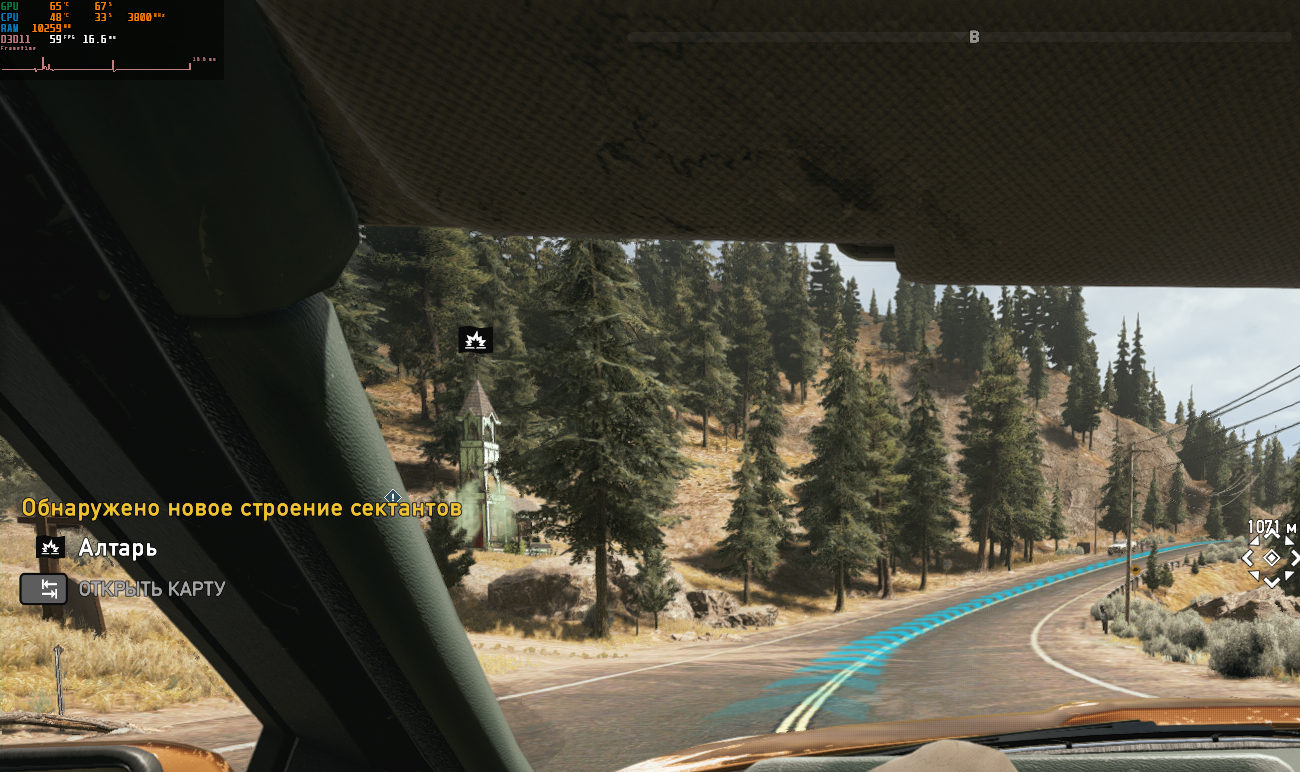Select the Алтарь icon in the discovery notice
This screenshot has width=1300, height=772.
[x=50, y=547]
